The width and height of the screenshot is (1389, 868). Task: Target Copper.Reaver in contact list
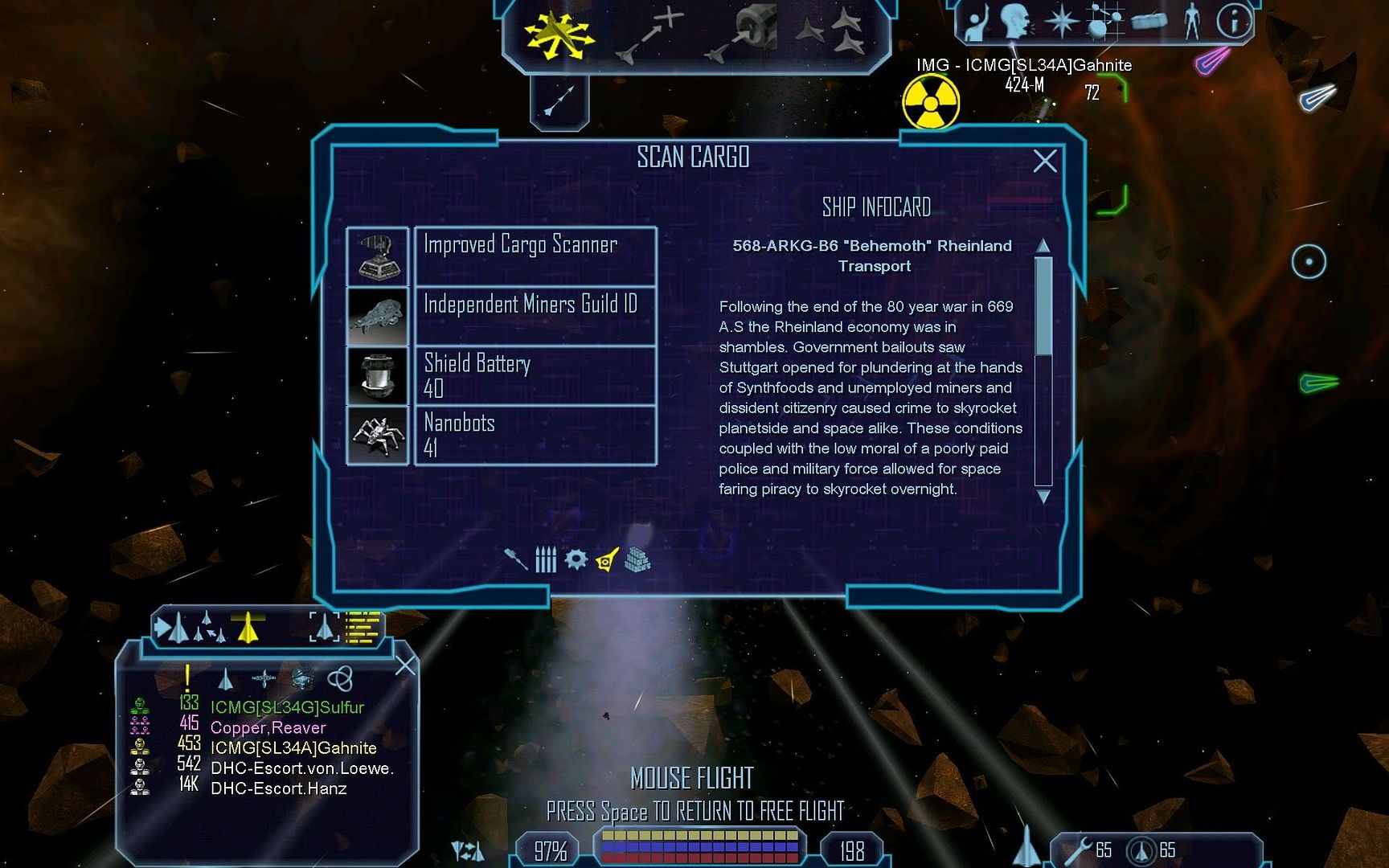(x=268, y=727)
